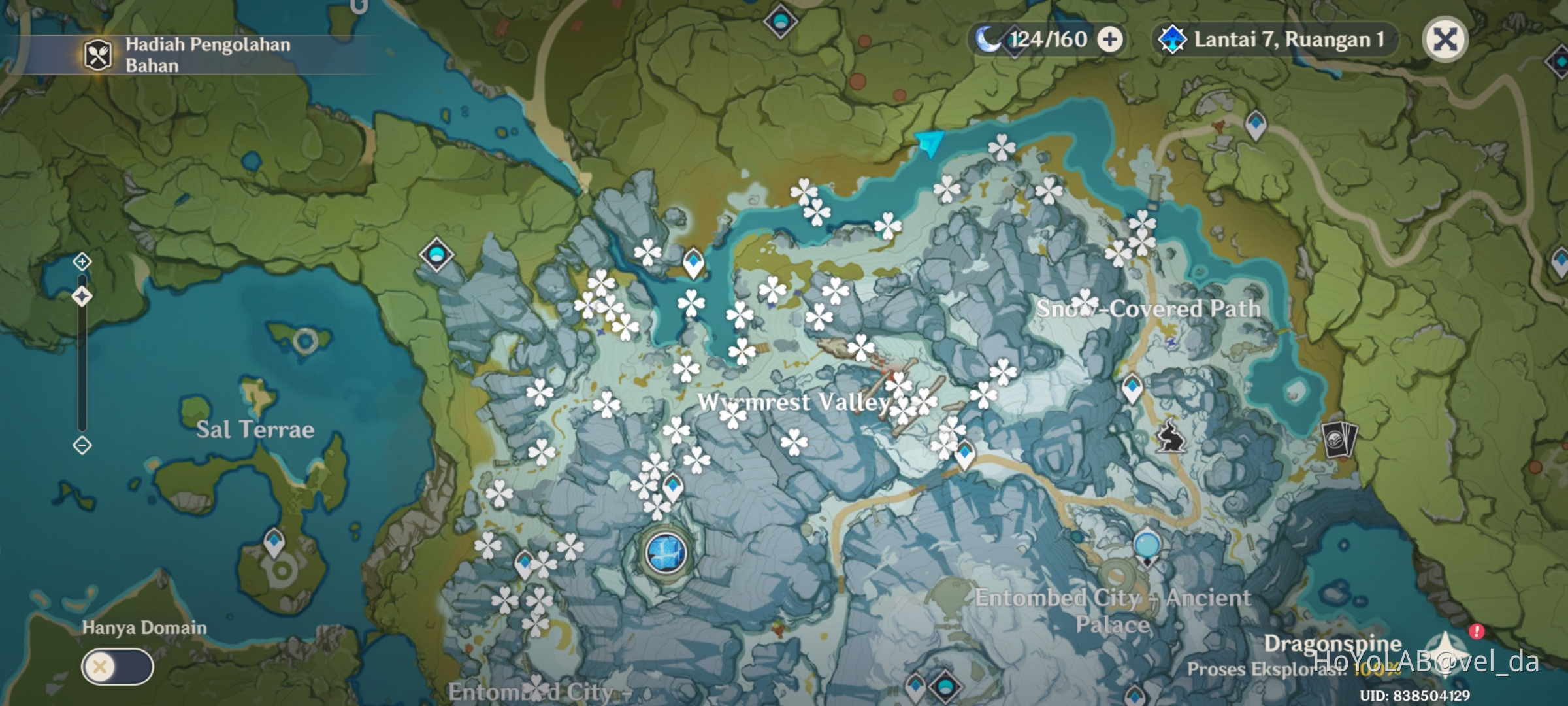Click the minus diamond to zoom out
1568x706 pixels.
click(81, 446)
